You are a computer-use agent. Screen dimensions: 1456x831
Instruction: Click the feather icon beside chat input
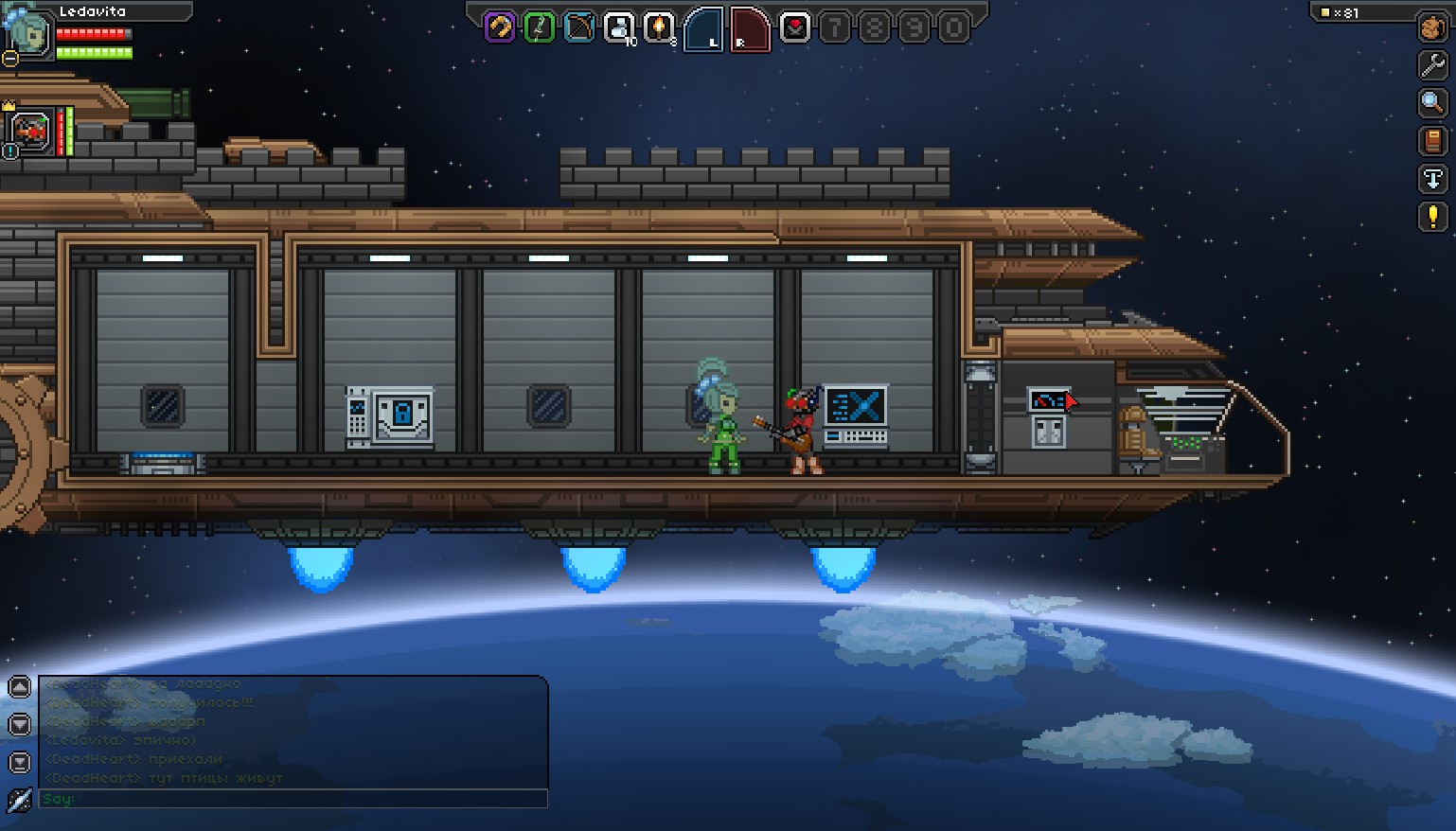pos(19,800)
